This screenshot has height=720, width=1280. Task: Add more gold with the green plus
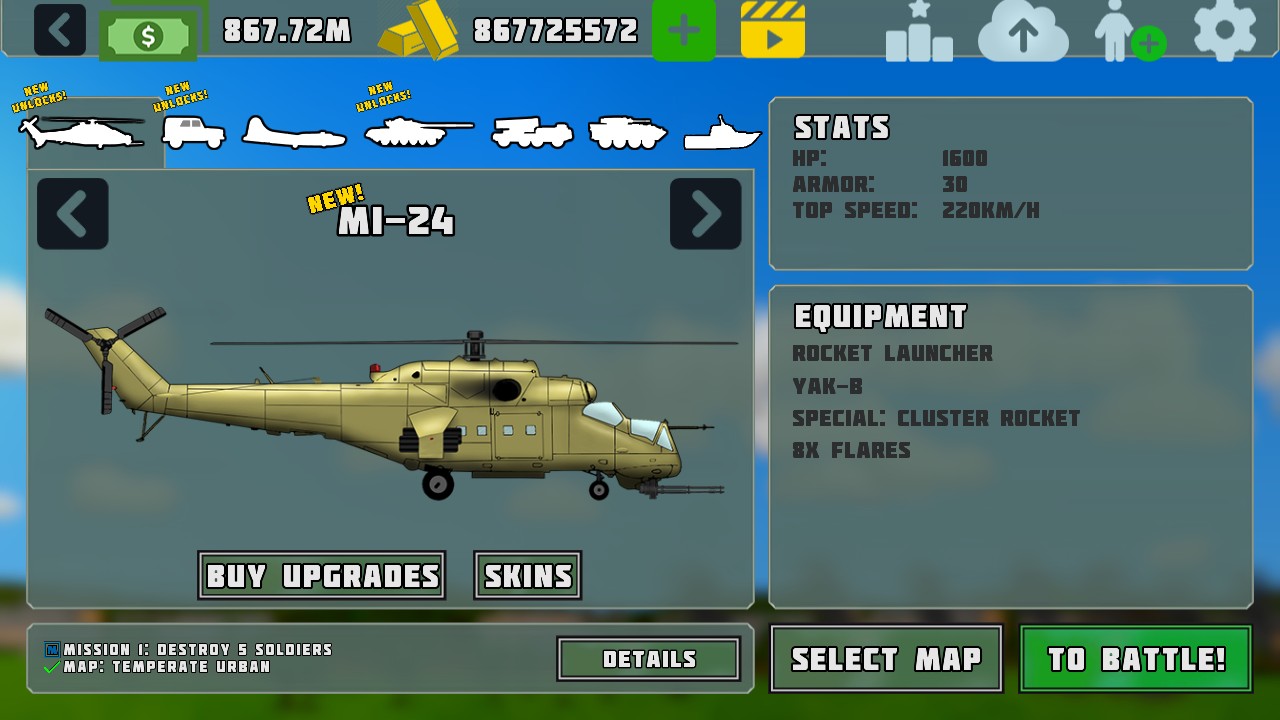(684, 30)
